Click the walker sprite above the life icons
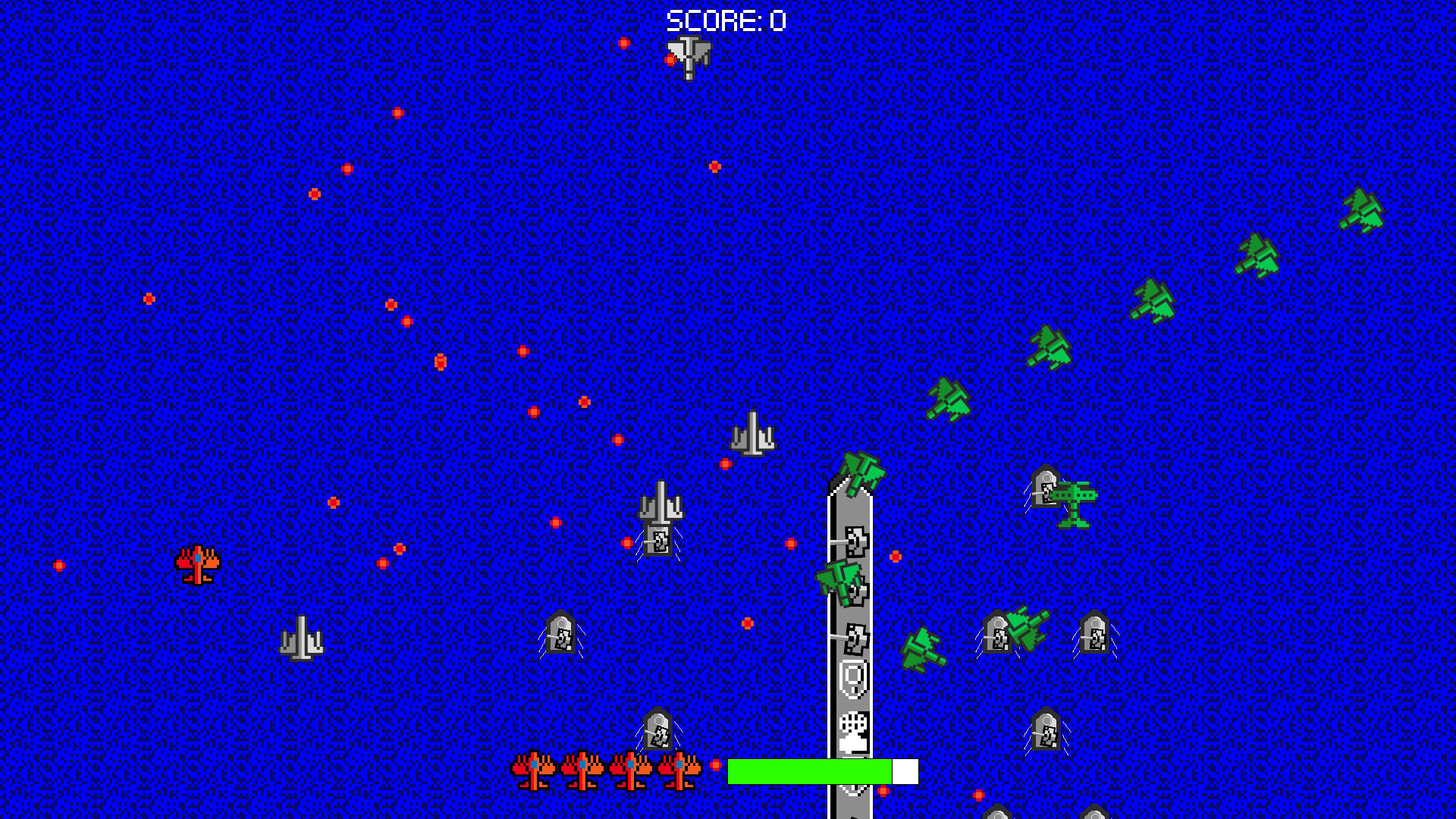The width and height of the screenshot is (1456, 819). (x=657, y=730)
